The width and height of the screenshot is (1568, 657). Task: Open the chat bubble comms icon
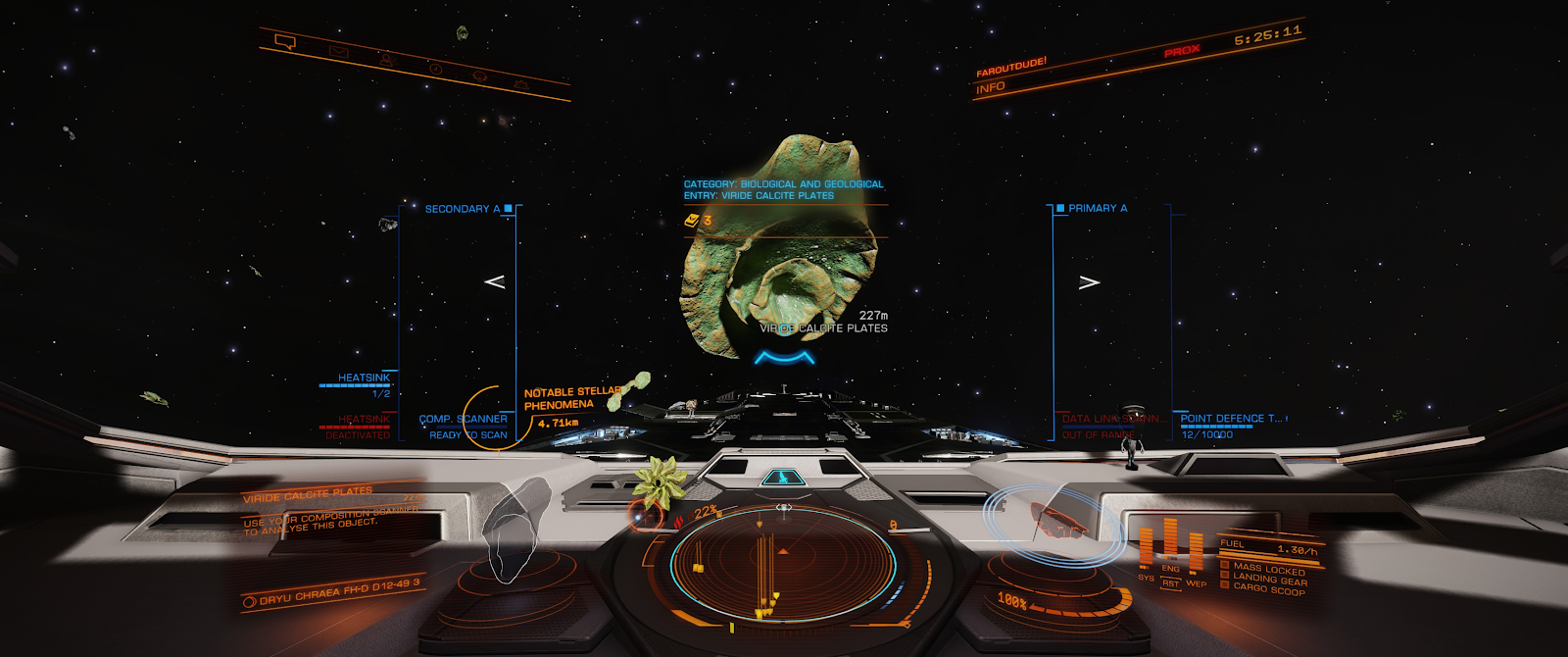285,42
